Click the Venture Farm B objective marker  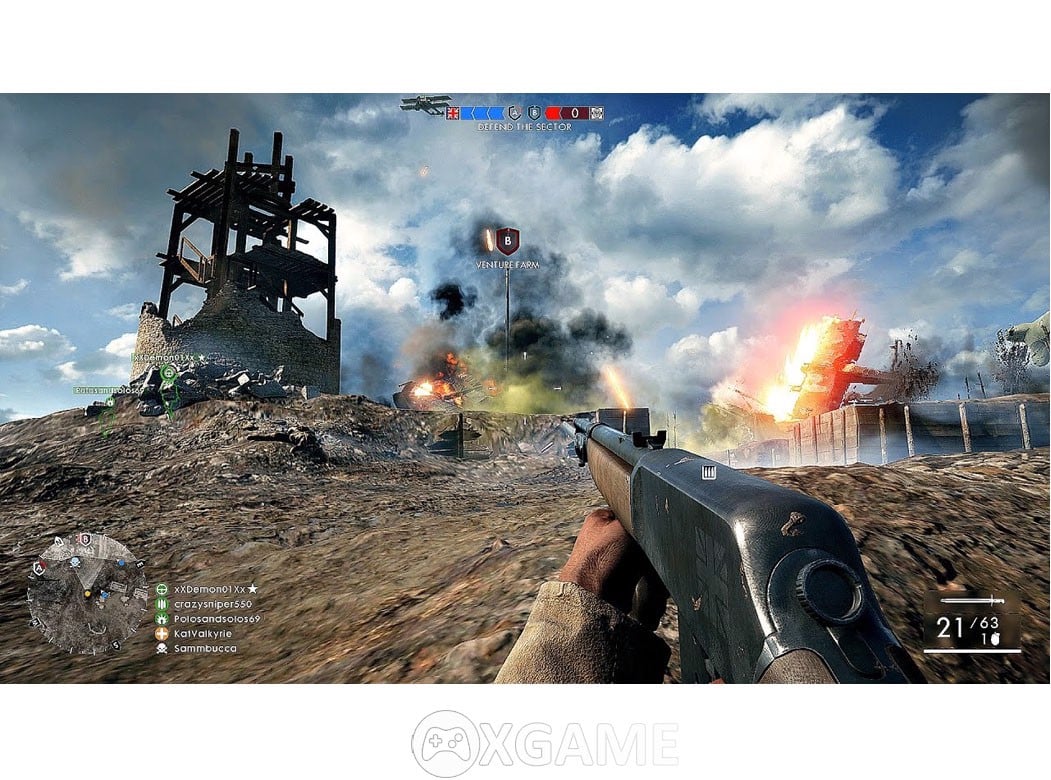(x=508, y=241)
